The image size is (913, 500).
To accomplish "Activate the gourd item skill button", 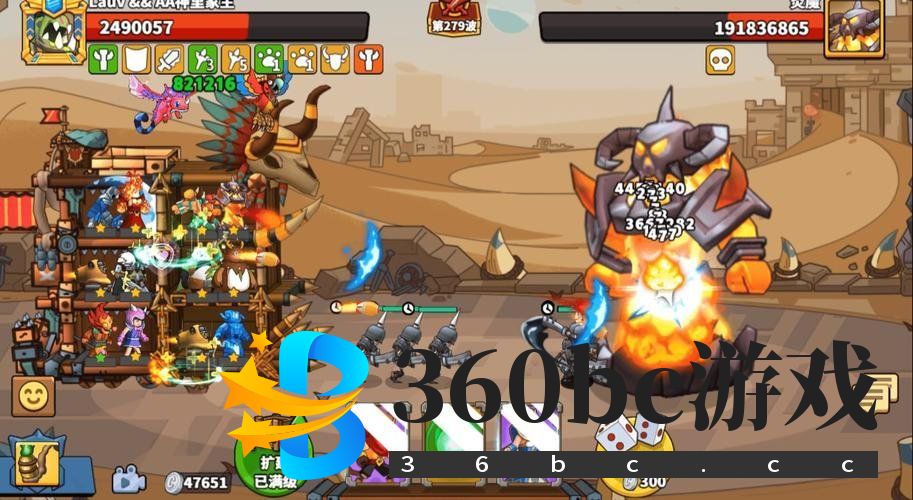I will pyautogui.click(x=37, y=463).
